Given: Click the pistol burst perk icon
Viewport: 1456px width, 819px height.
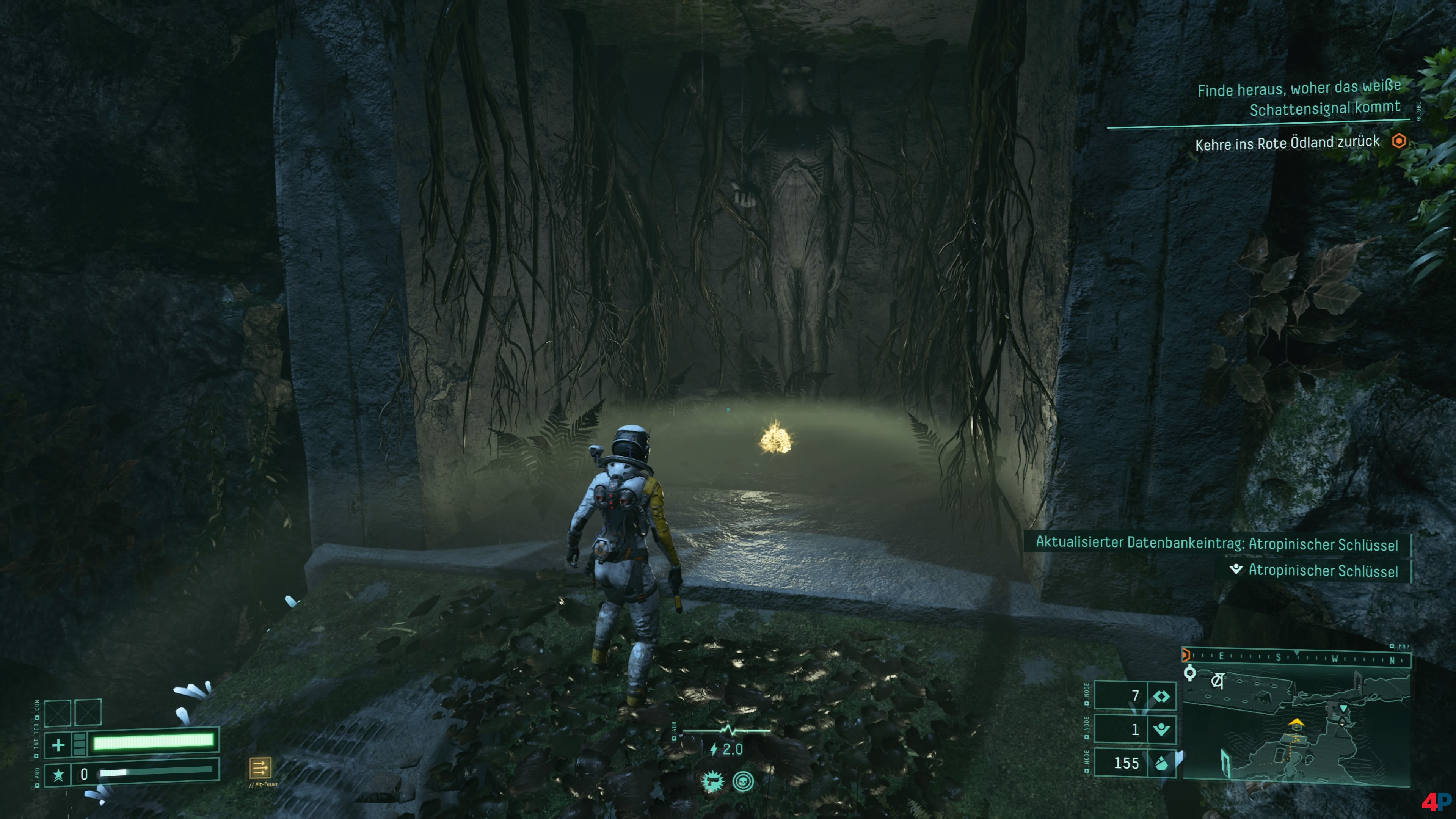Looking at the screenshot, I should [x=712, y=782].
